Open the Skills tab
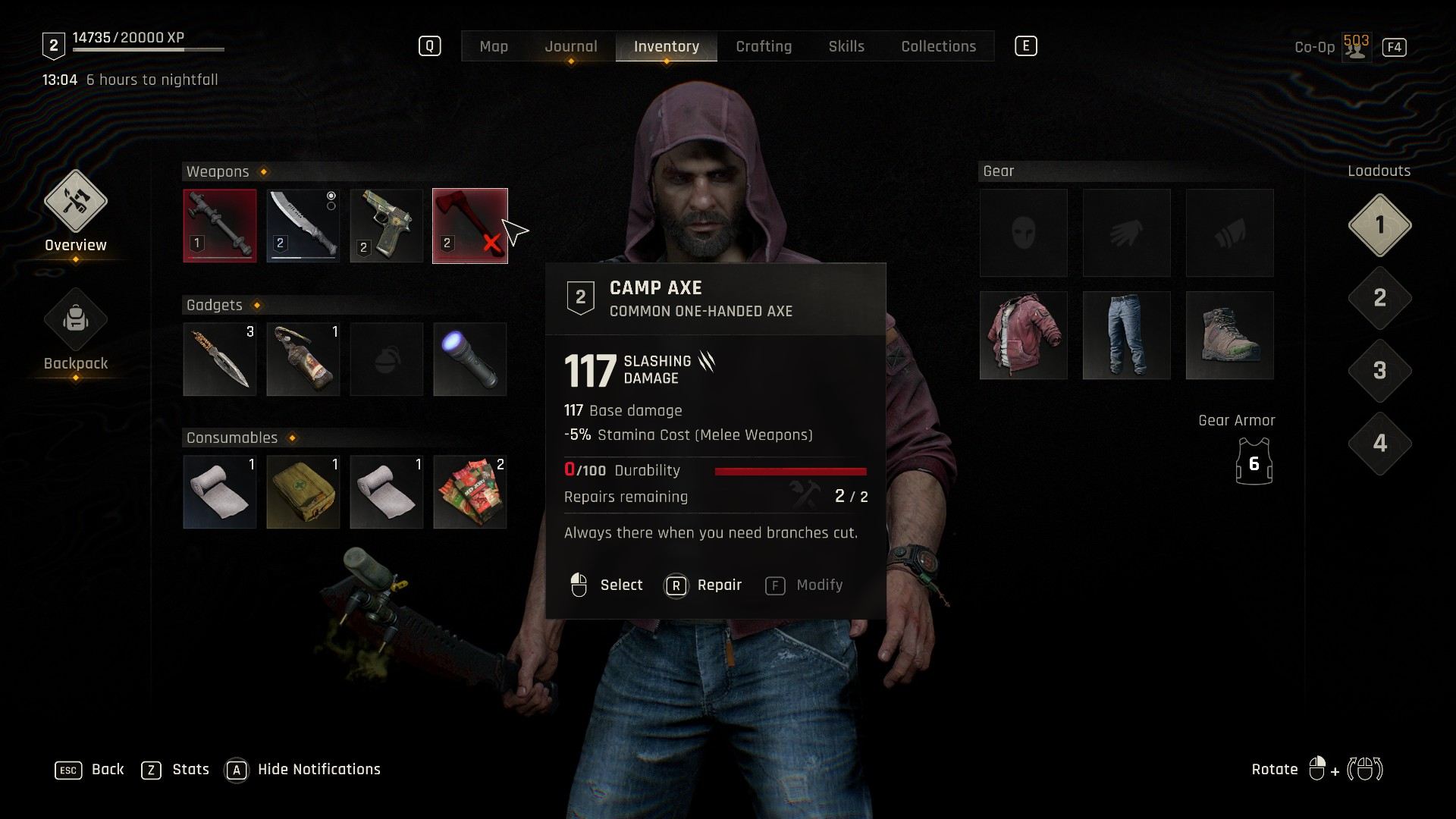The height and width of the screenshot is (819, 1456). point(846,46)
